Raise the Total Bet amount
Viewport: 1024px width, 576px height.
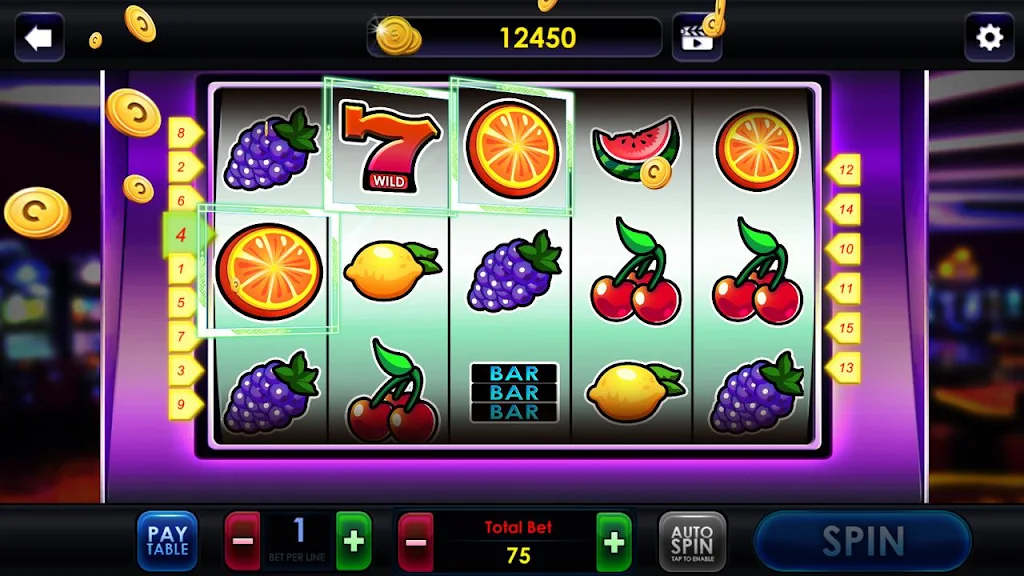(x=614, y=541)
